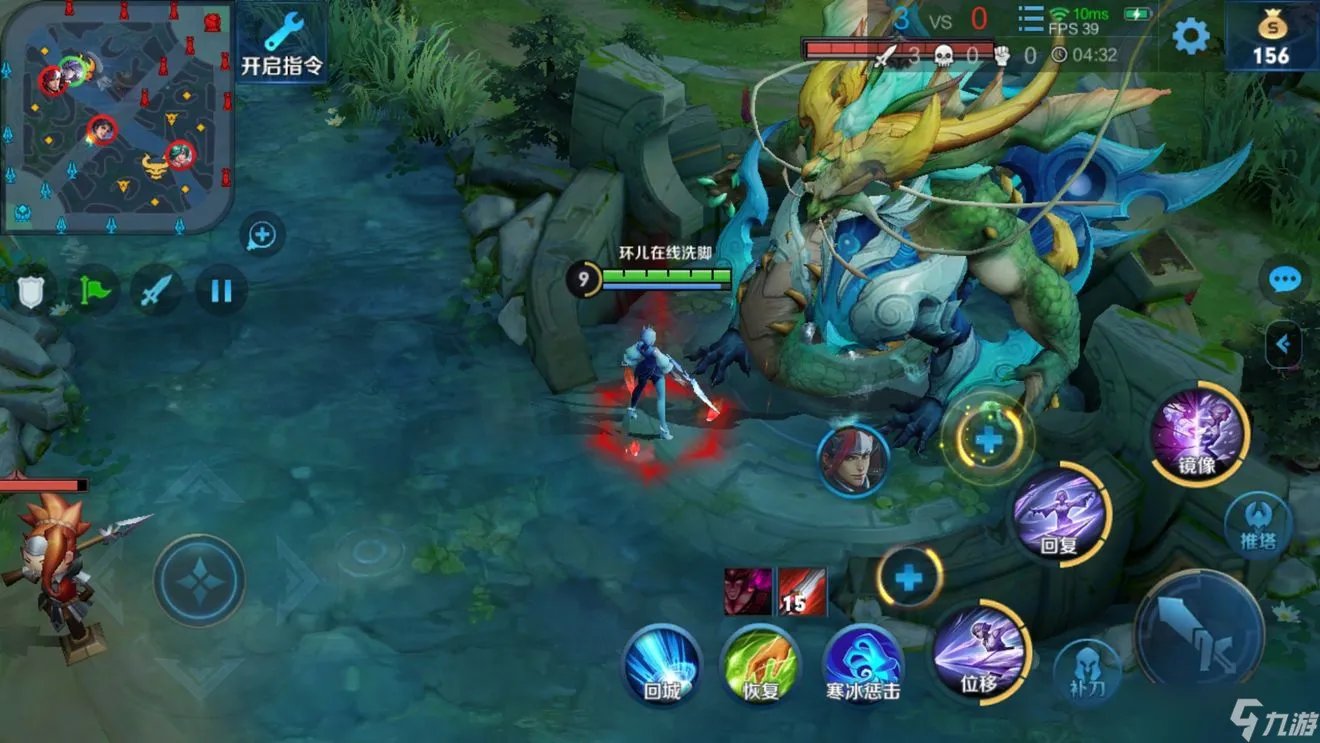
Task: Tap the 补刀 last-hit button
Action: pyautogui.click(x=1088, y=672)
